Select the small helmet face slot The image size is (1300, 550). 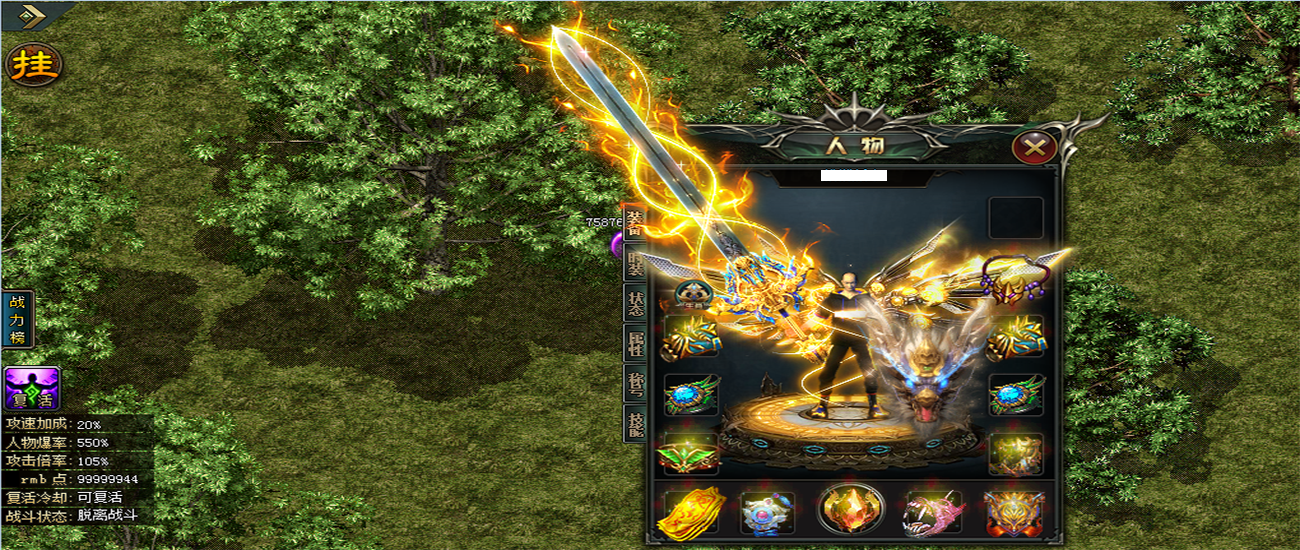click(x=691, y=293)
